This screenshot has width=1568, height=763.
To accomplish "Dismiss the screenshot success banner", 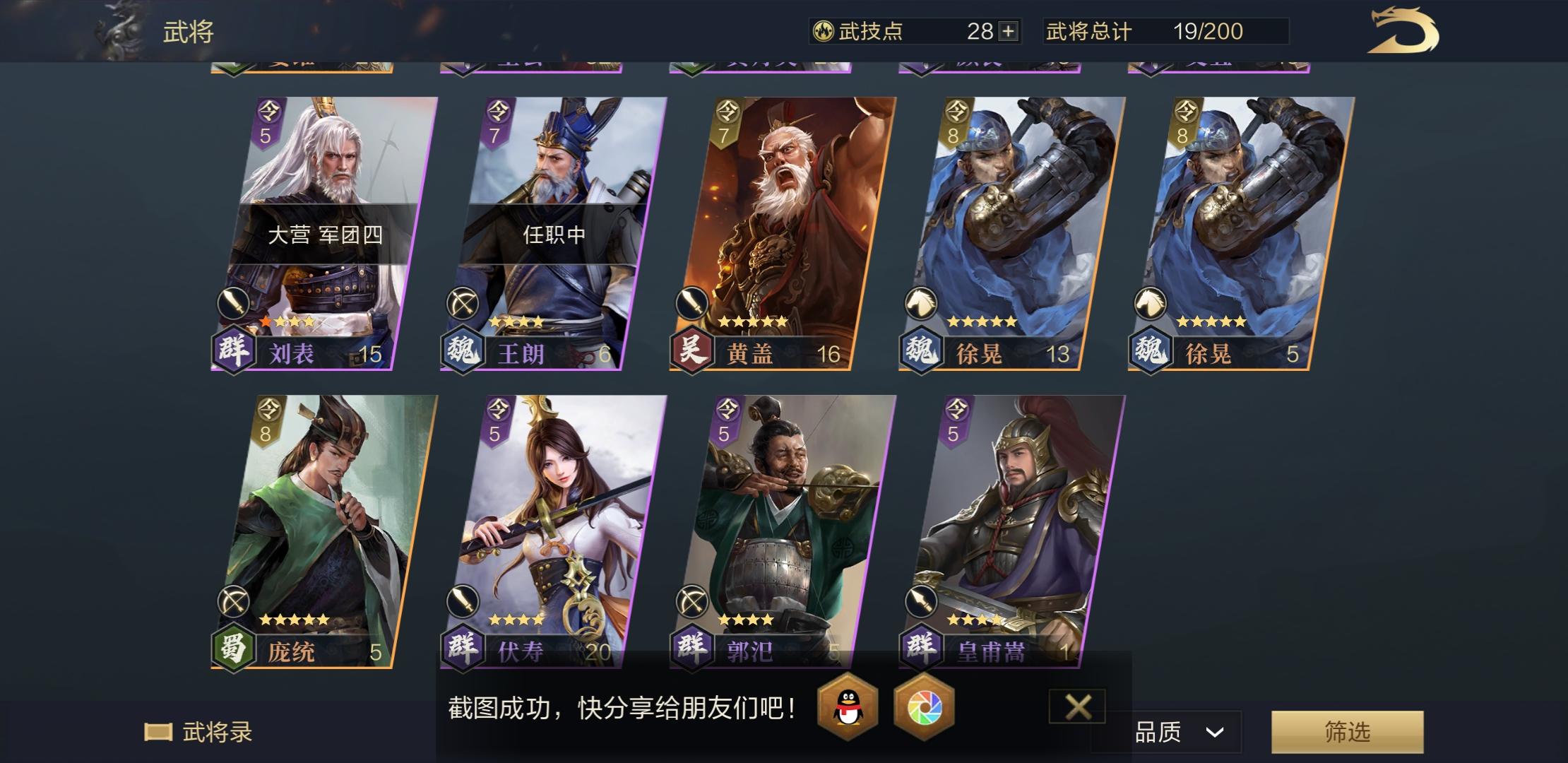I will point(1078,706).
